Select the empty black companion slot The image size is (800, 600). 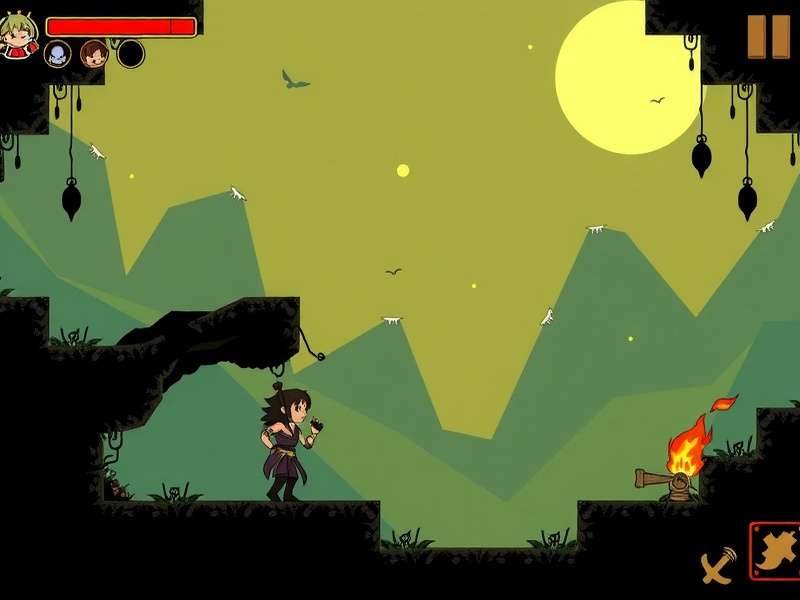(131, 54)
